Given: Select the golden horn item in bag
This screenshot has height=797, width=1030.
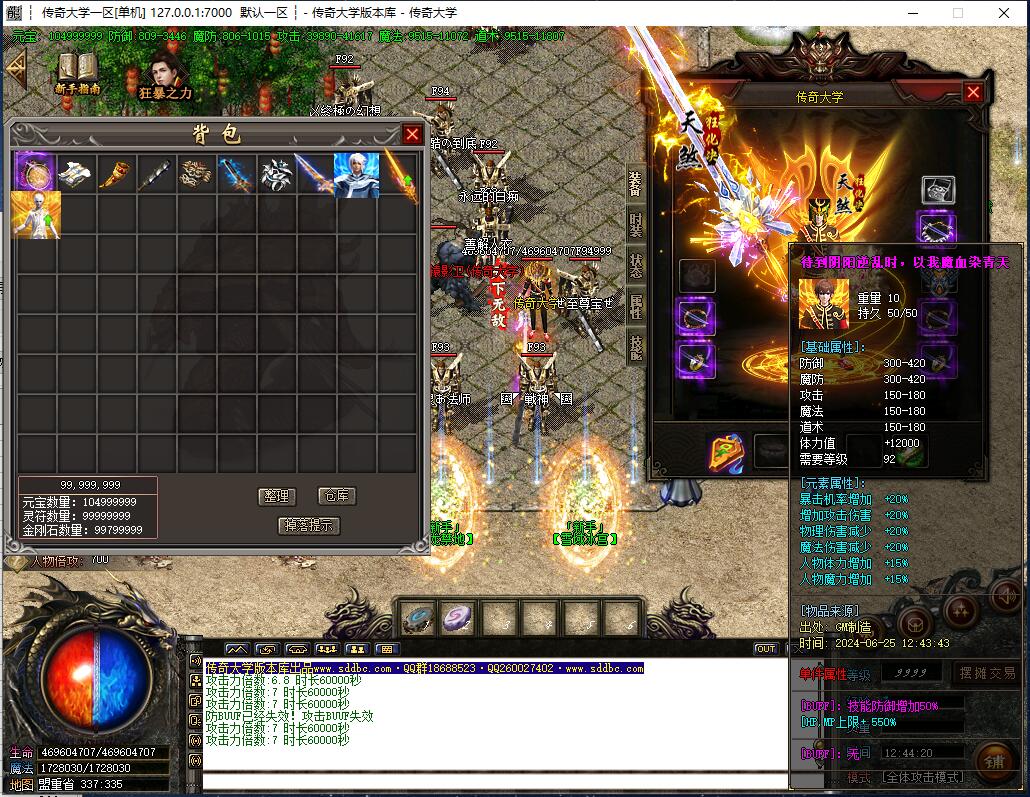Looking at the screenshot, I should [115, 175].
